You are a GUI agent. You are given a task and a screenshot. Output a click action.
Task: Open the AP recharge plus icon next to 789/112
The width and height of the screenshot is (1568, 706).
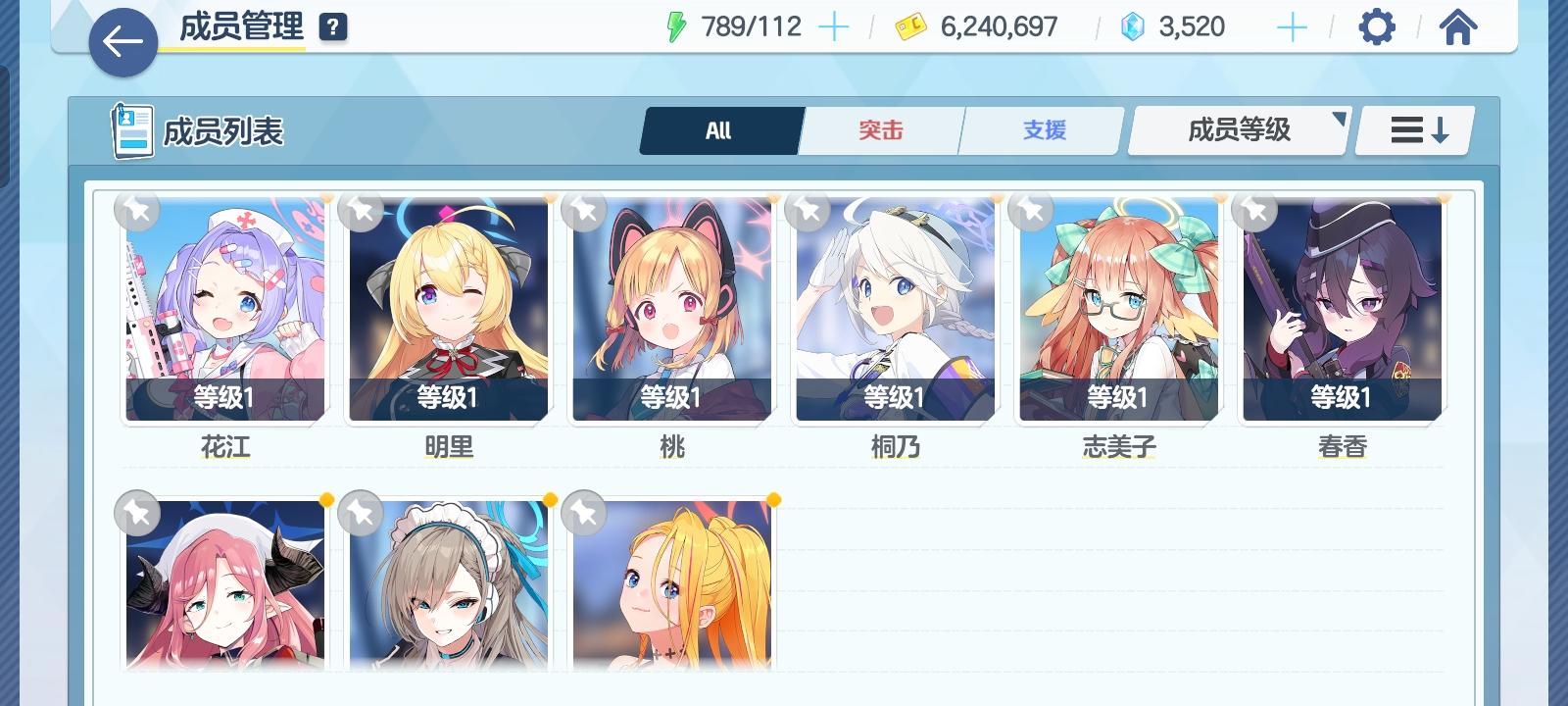point(834,26)
